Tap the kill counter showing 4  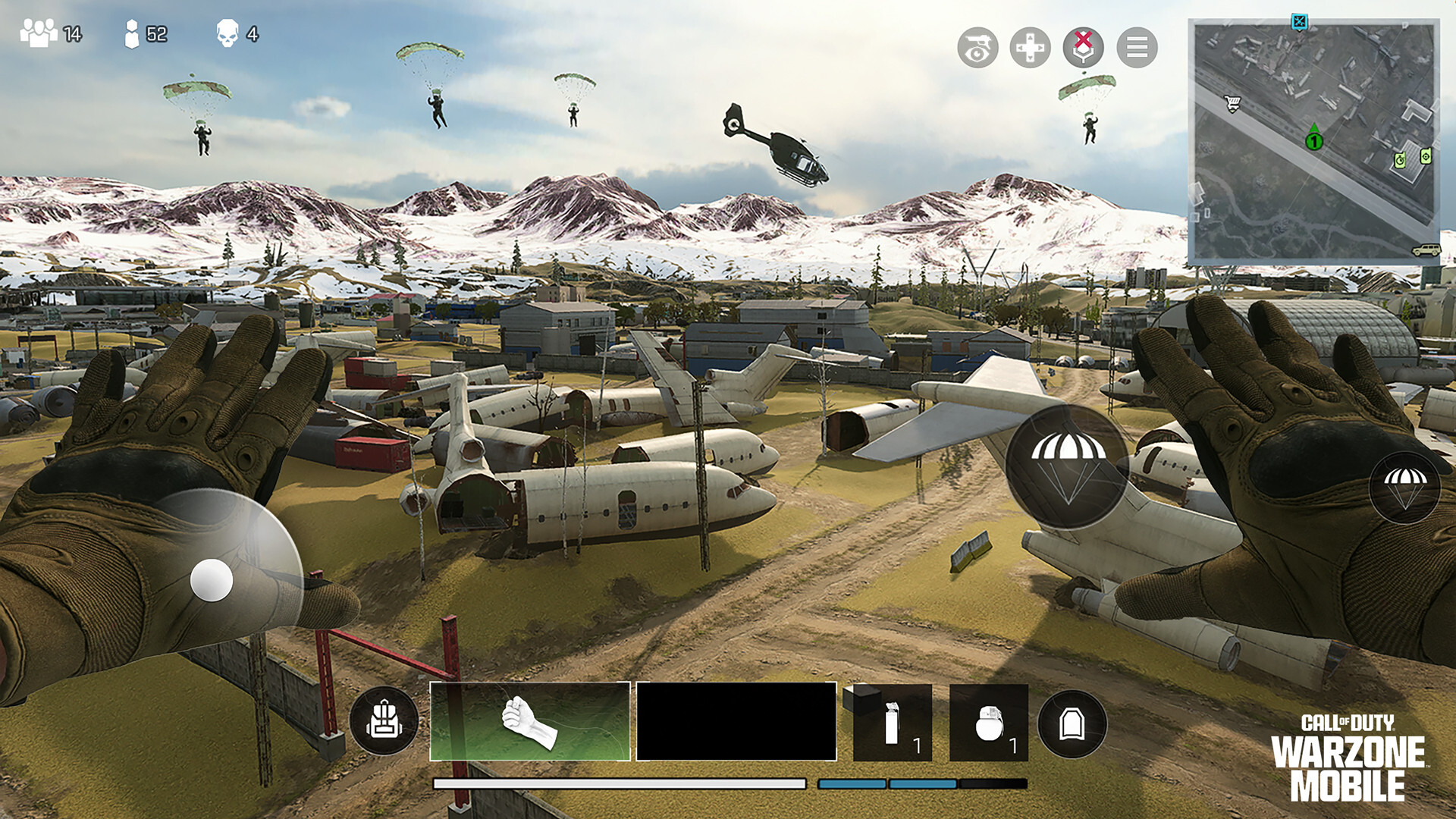[x=235, y=33]
